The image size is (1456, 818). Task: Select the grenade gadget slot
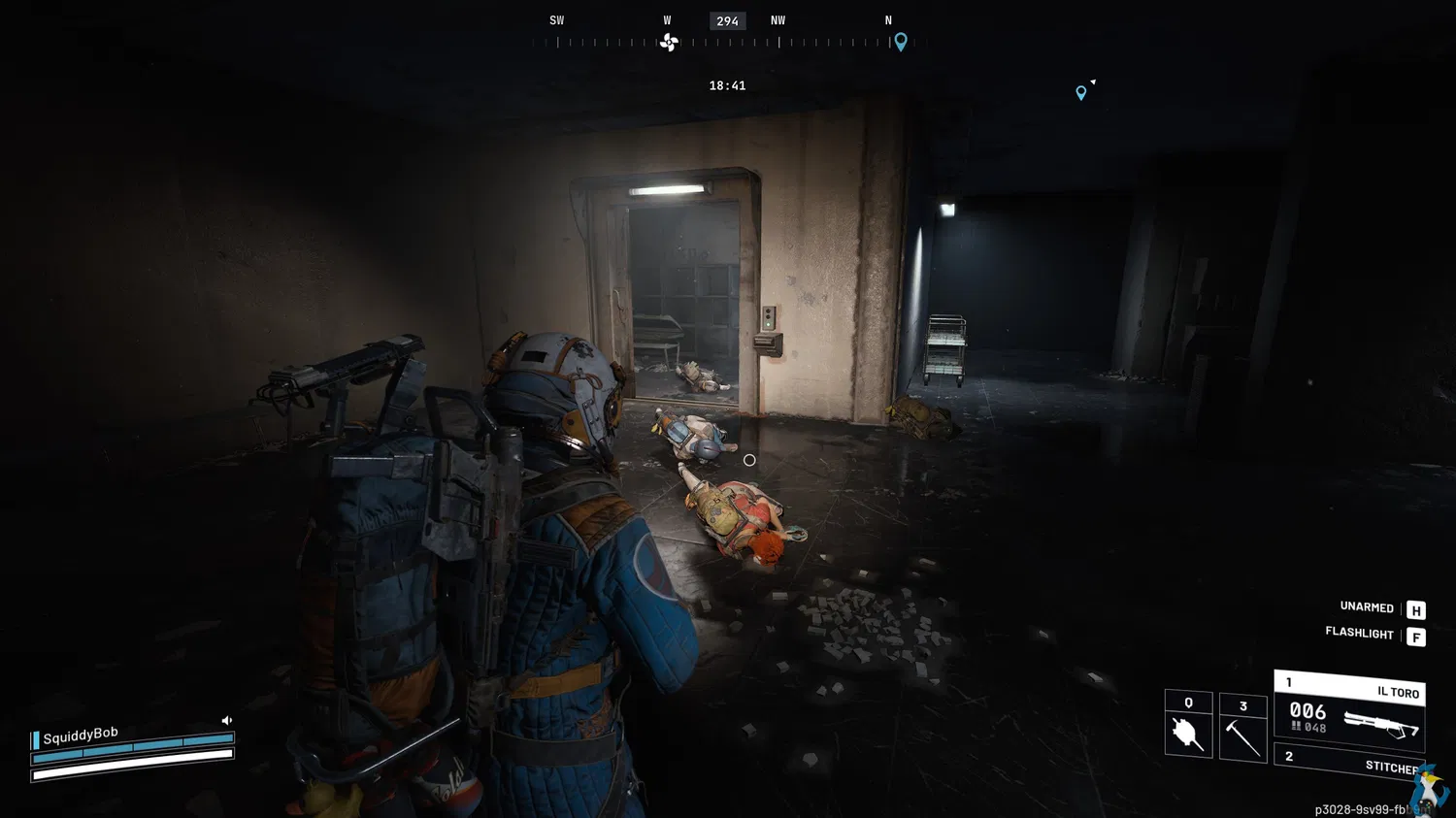click(x=1188, y=725)
